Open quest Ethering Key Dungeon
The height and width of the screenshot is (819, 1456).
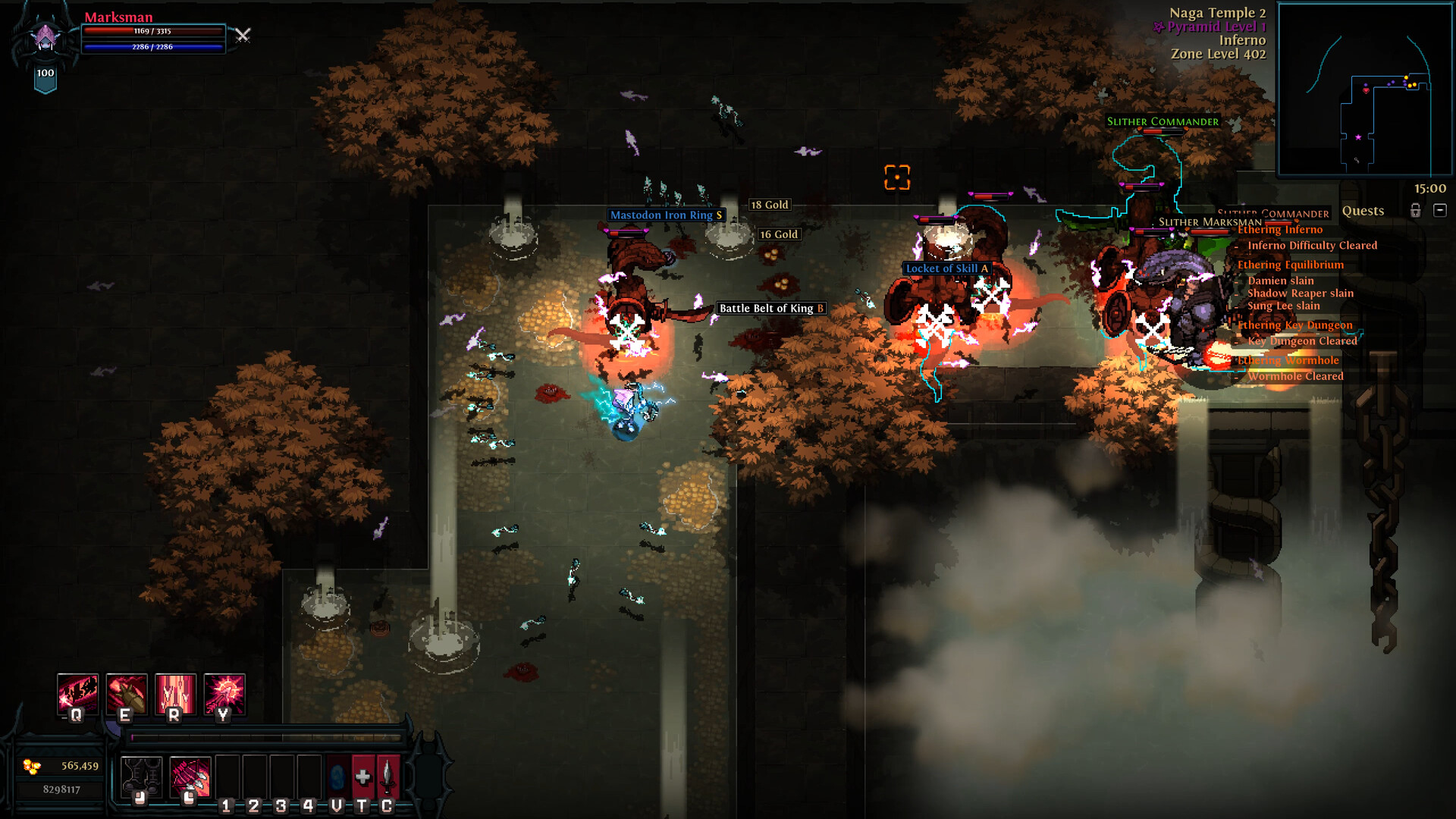(x=1297, y=325)
